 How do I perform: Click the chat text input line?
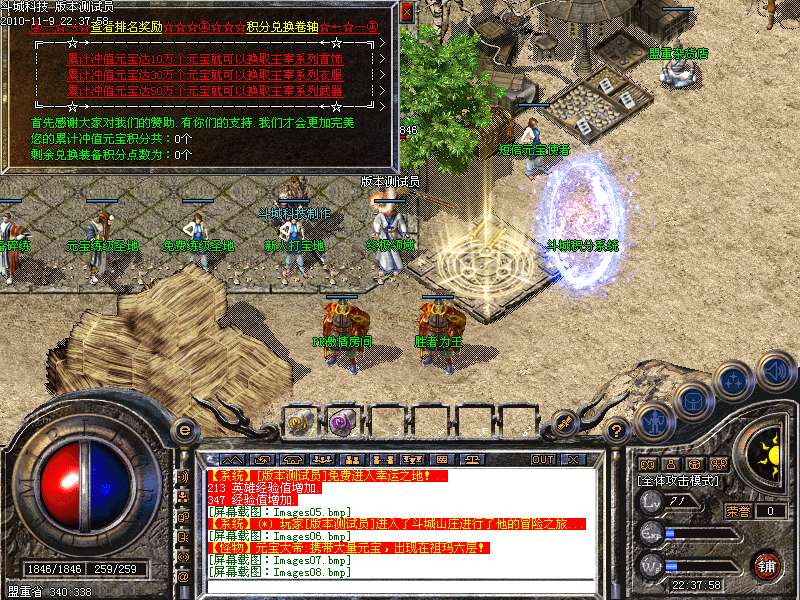tap(400, 586)
